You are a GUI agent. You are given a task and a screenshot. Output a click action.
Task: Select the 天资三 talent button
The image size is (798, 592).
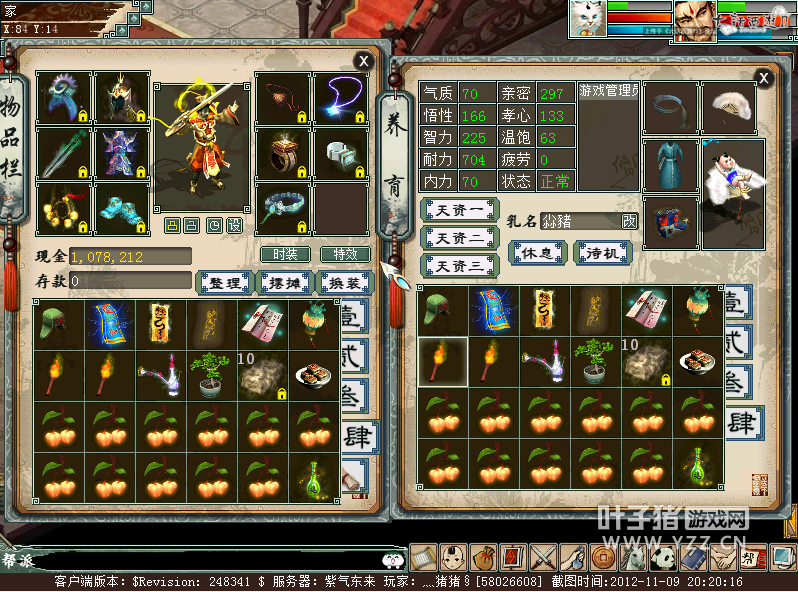click(x=459, y=266)
